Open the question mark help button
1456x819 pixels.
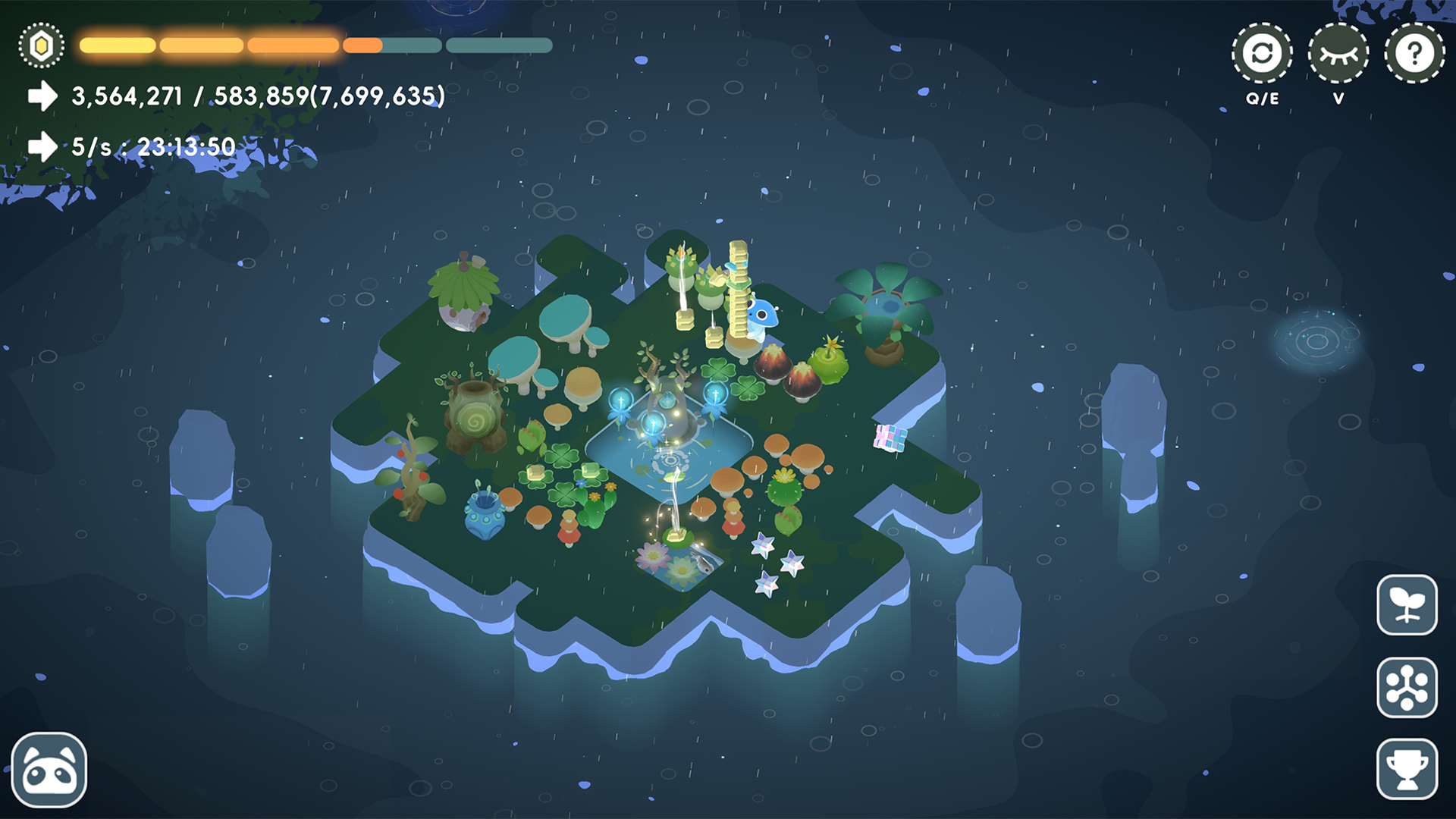(1414, 54)
